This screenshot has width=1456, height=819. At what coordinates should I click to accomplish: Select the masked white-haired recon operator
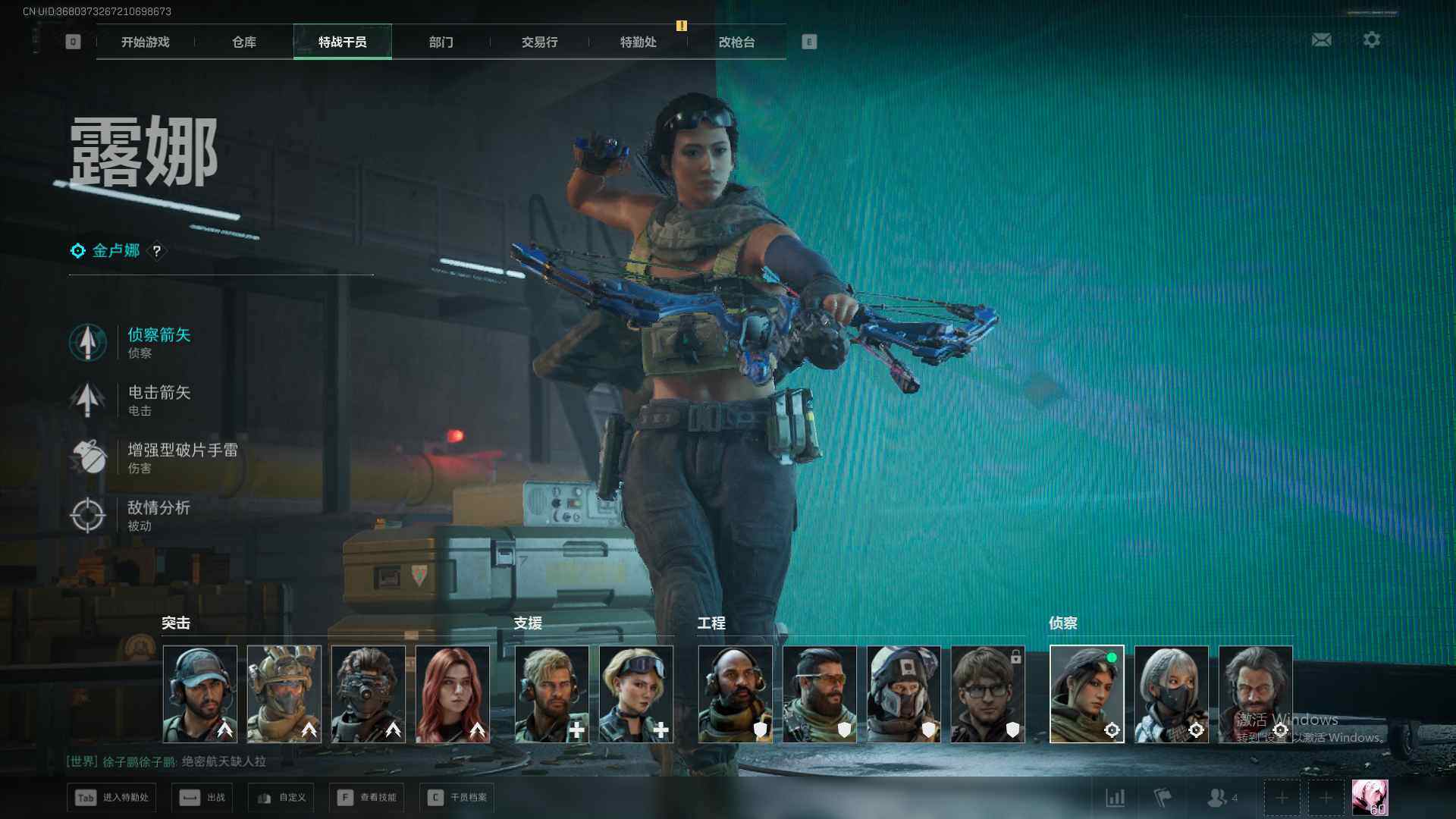coord(1171,693)
